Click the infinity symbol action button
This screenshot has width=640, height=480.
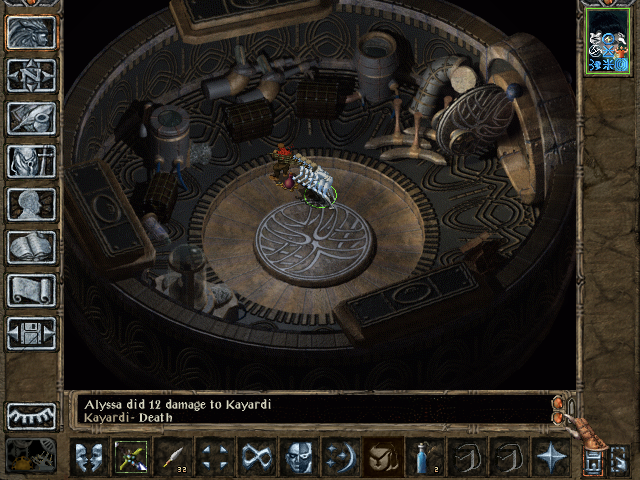[x=257, y=458]
